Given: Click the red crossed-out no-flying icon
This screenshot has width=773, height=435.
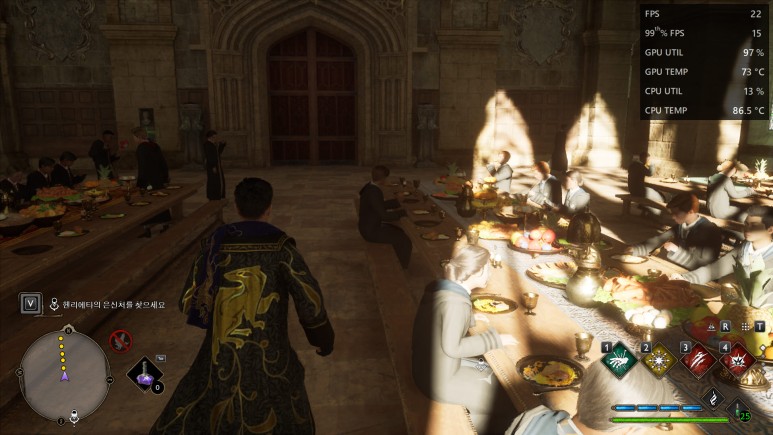Looking at the screenshot, I should click(121, 341).
